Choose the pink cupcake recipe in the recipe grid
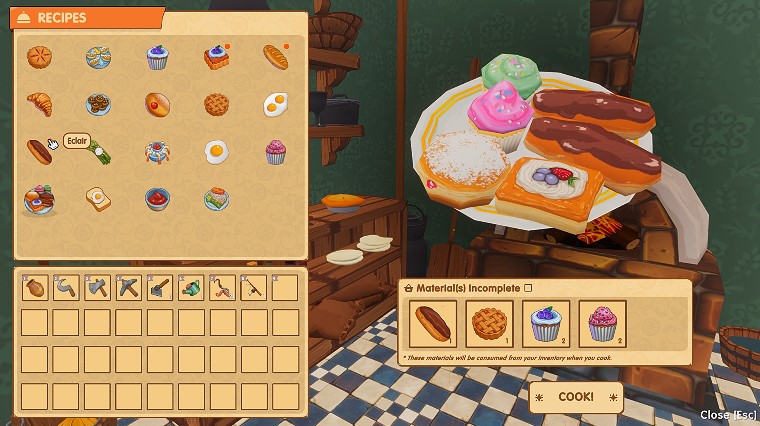The image size is (760, 426). pos(276,152)
